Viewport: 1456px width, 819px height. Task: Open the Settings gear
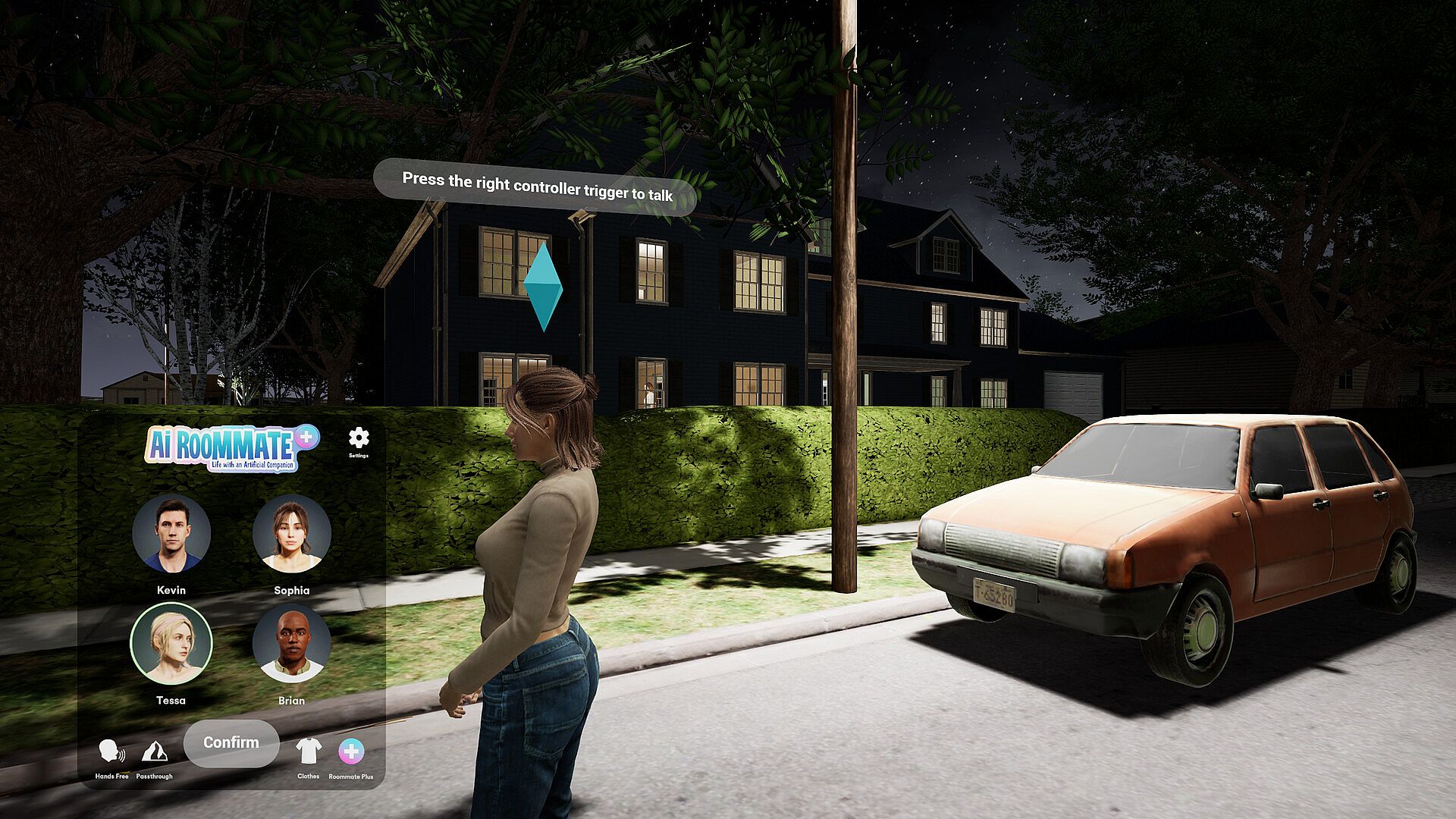coord(359,439)
